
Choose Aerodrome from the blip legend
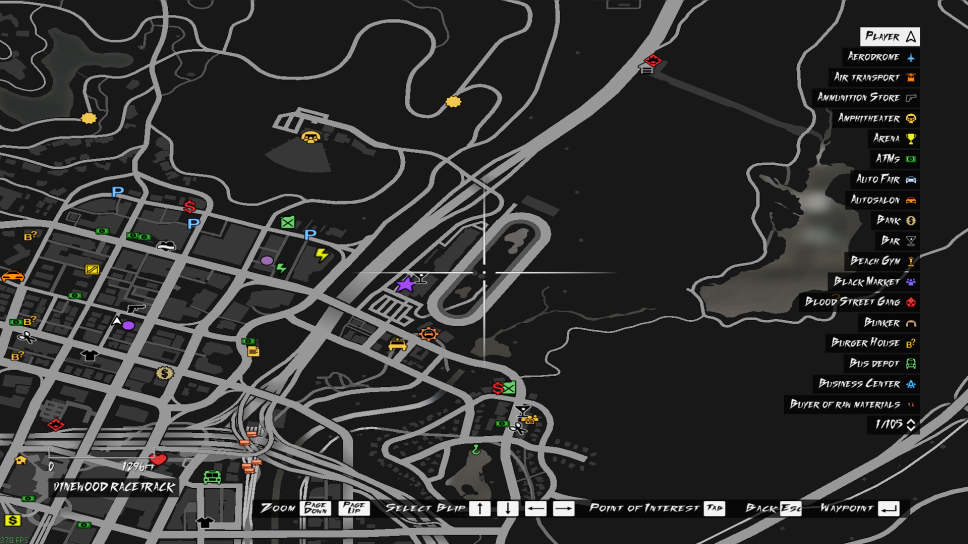pos(882,57)
